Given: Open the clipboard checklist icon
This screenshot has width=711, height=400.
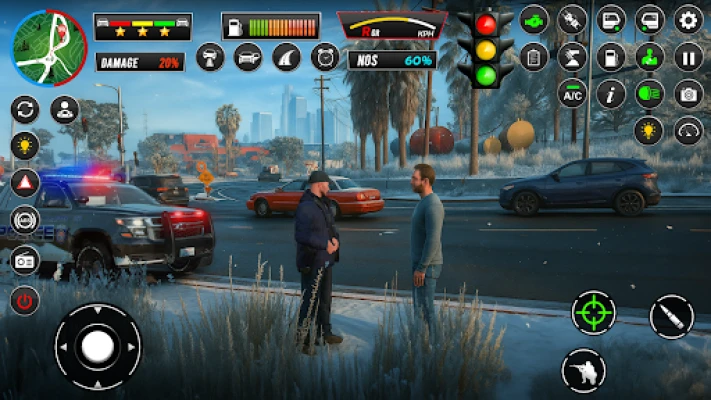Looking at the screenshot, I should 534,56.
